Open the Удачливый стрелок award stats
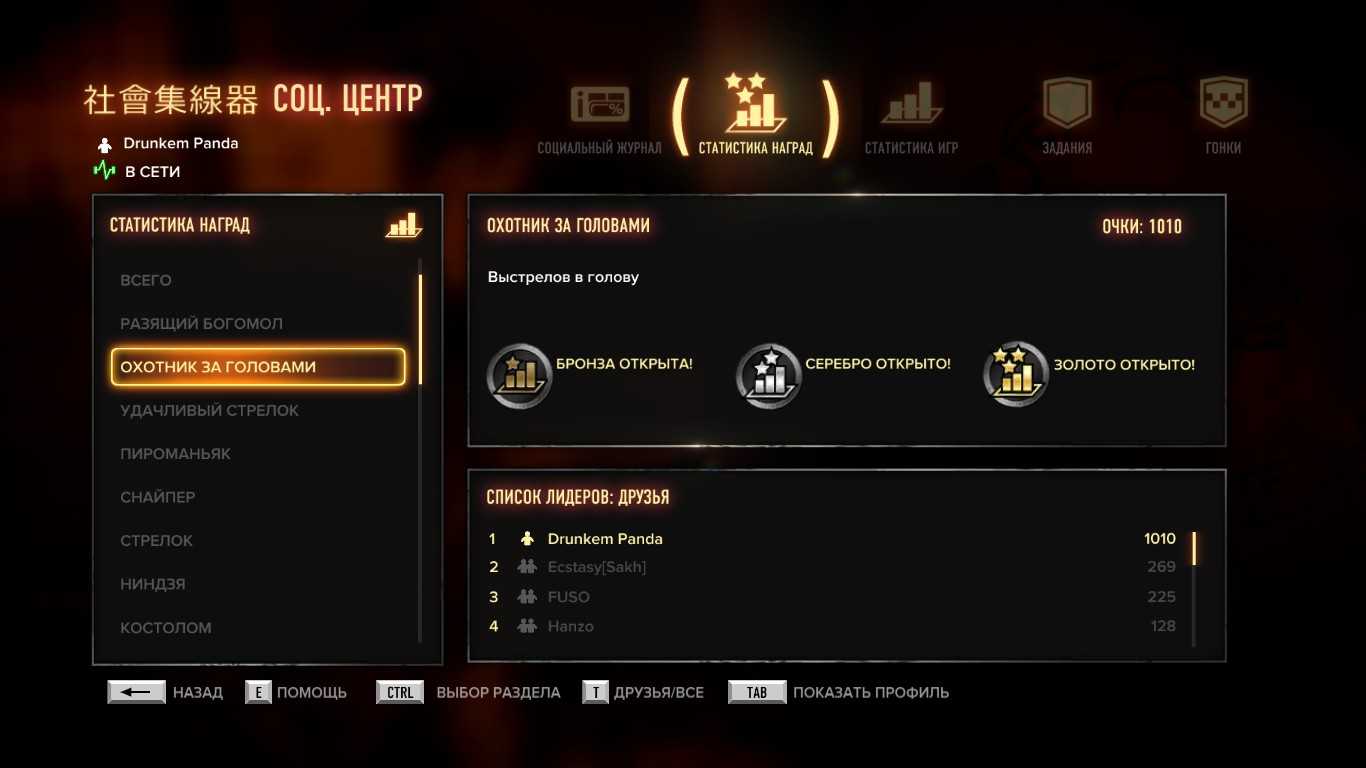Screen dimensions: 1366x768 click(209, 410)
